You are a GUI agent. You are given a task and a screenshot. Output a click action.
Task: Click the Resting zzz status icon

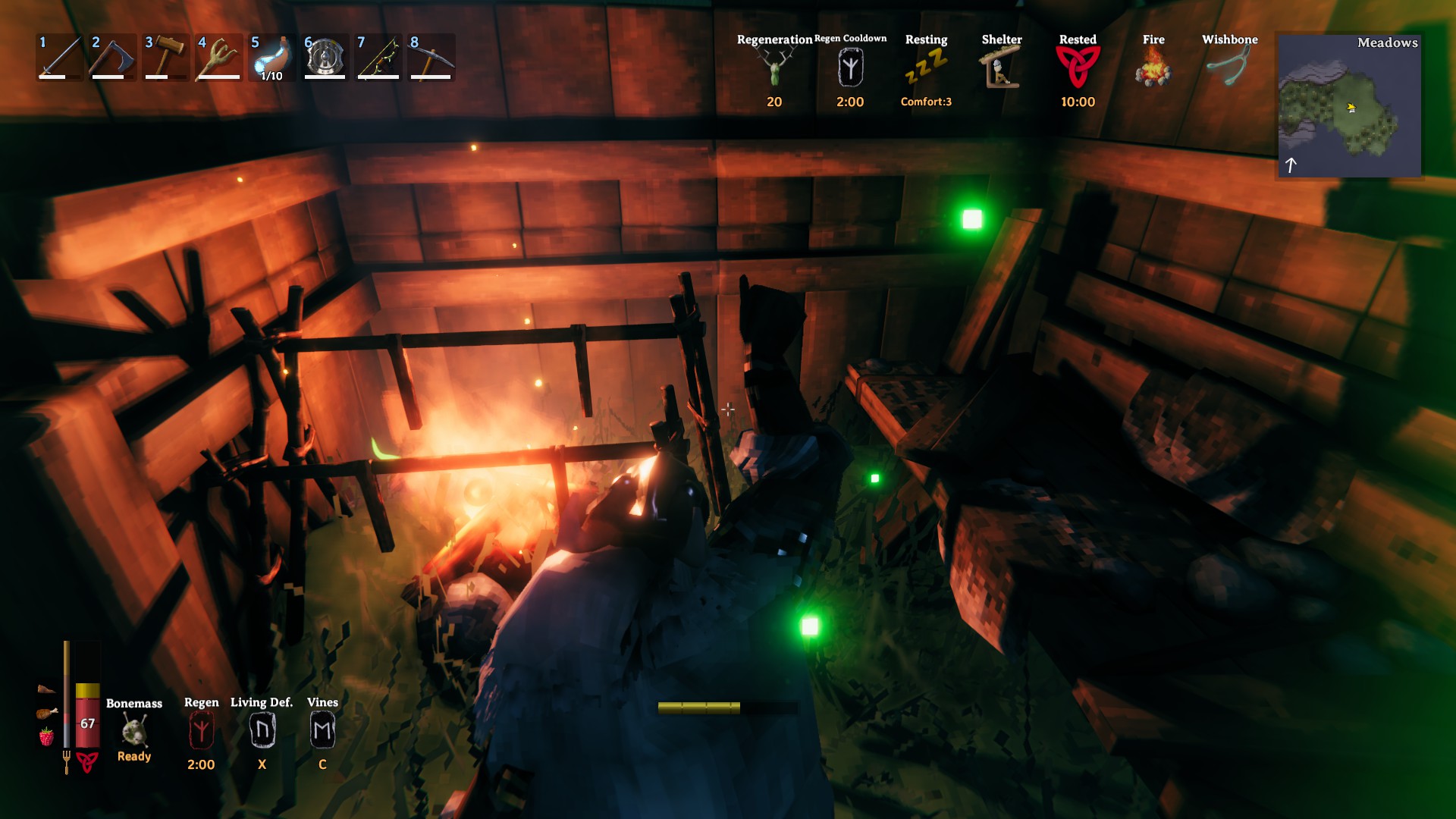pos(926,68)
